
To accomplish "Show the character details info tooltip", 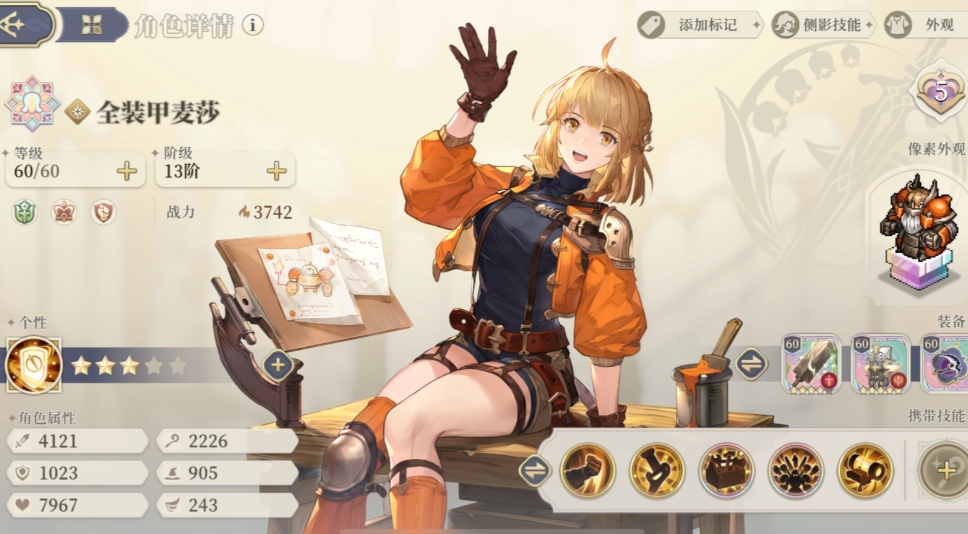I will tap(253, 24).
